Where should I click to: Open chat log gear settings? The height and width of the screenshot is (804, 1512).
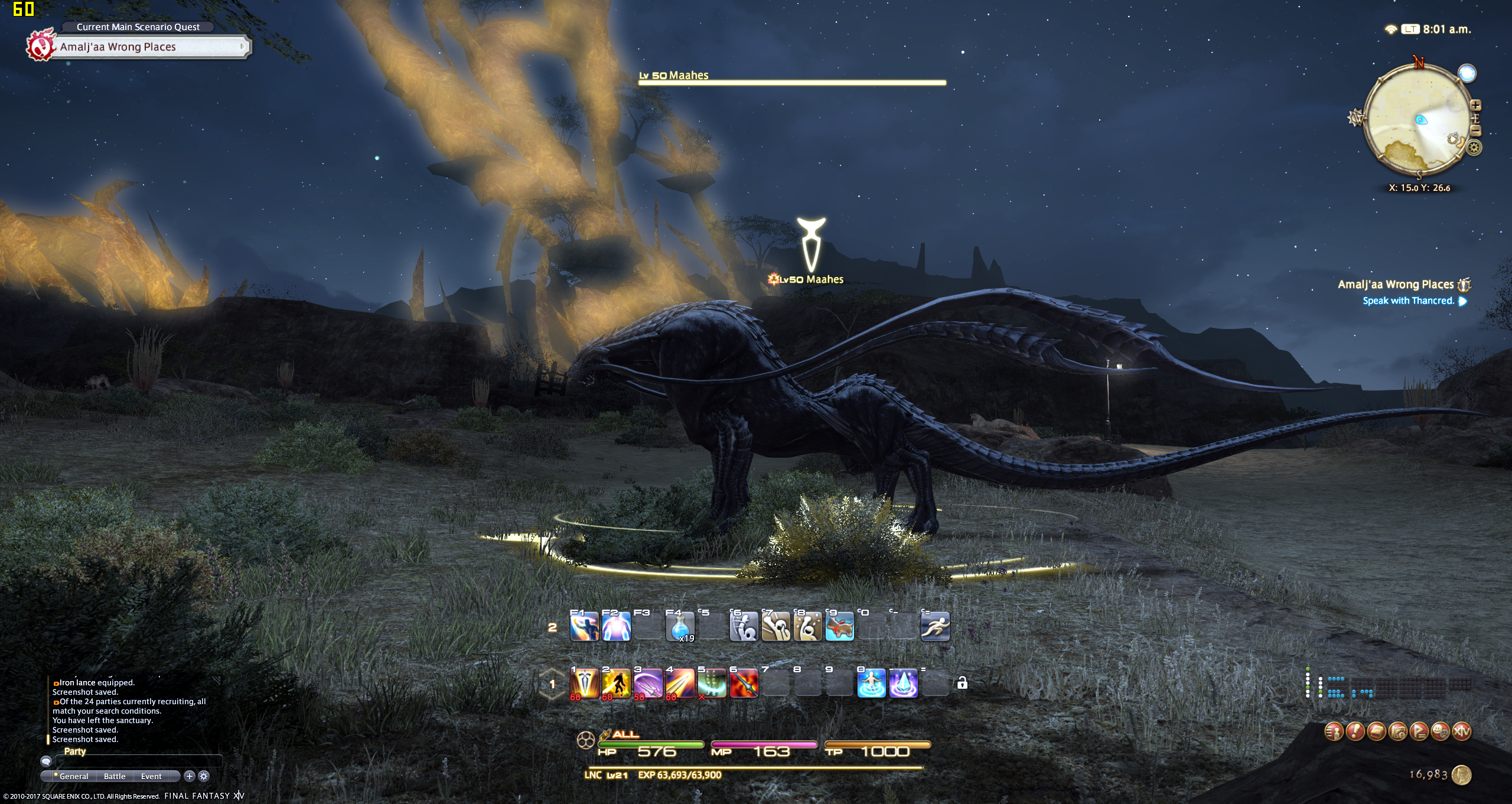204,776
